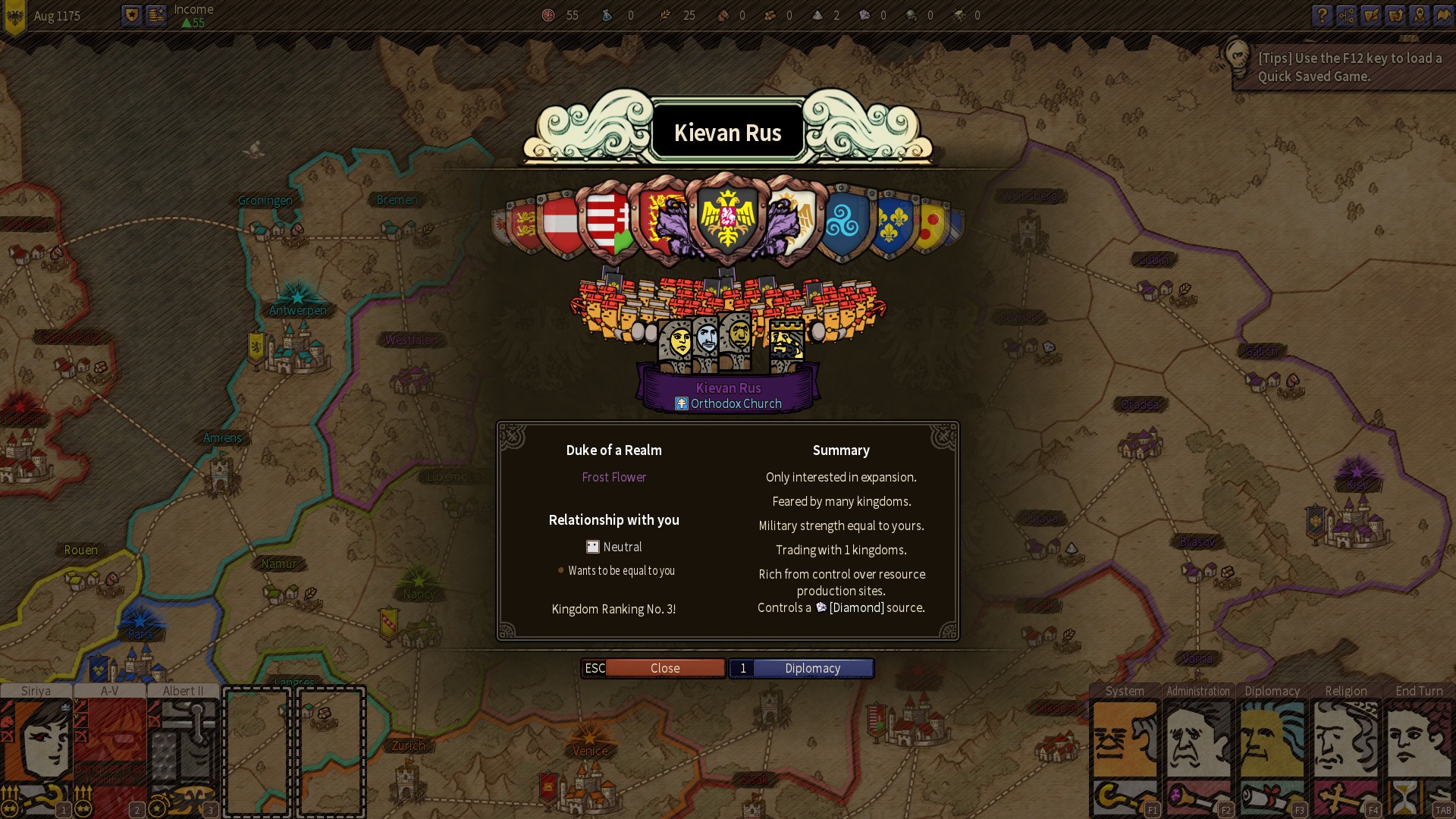Open the help question mark icon
Viewport: 1456px width, 819px height.
(1323, 16)
